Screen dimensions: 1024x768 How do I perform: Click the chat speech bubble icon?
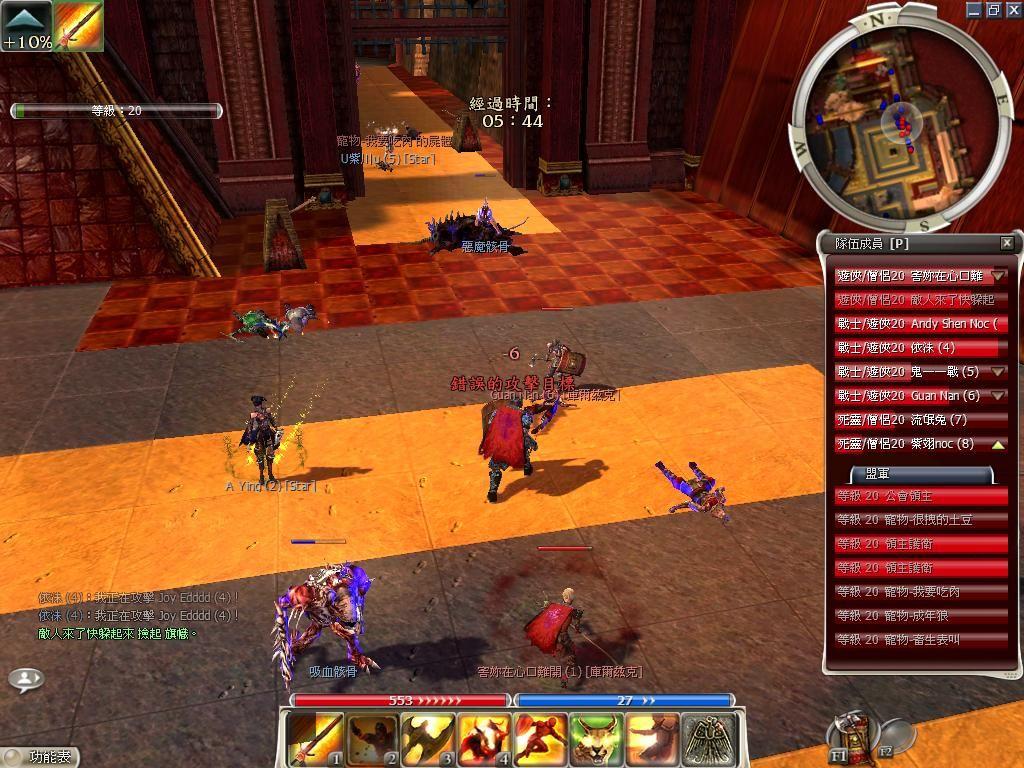[x=26, y=679]
